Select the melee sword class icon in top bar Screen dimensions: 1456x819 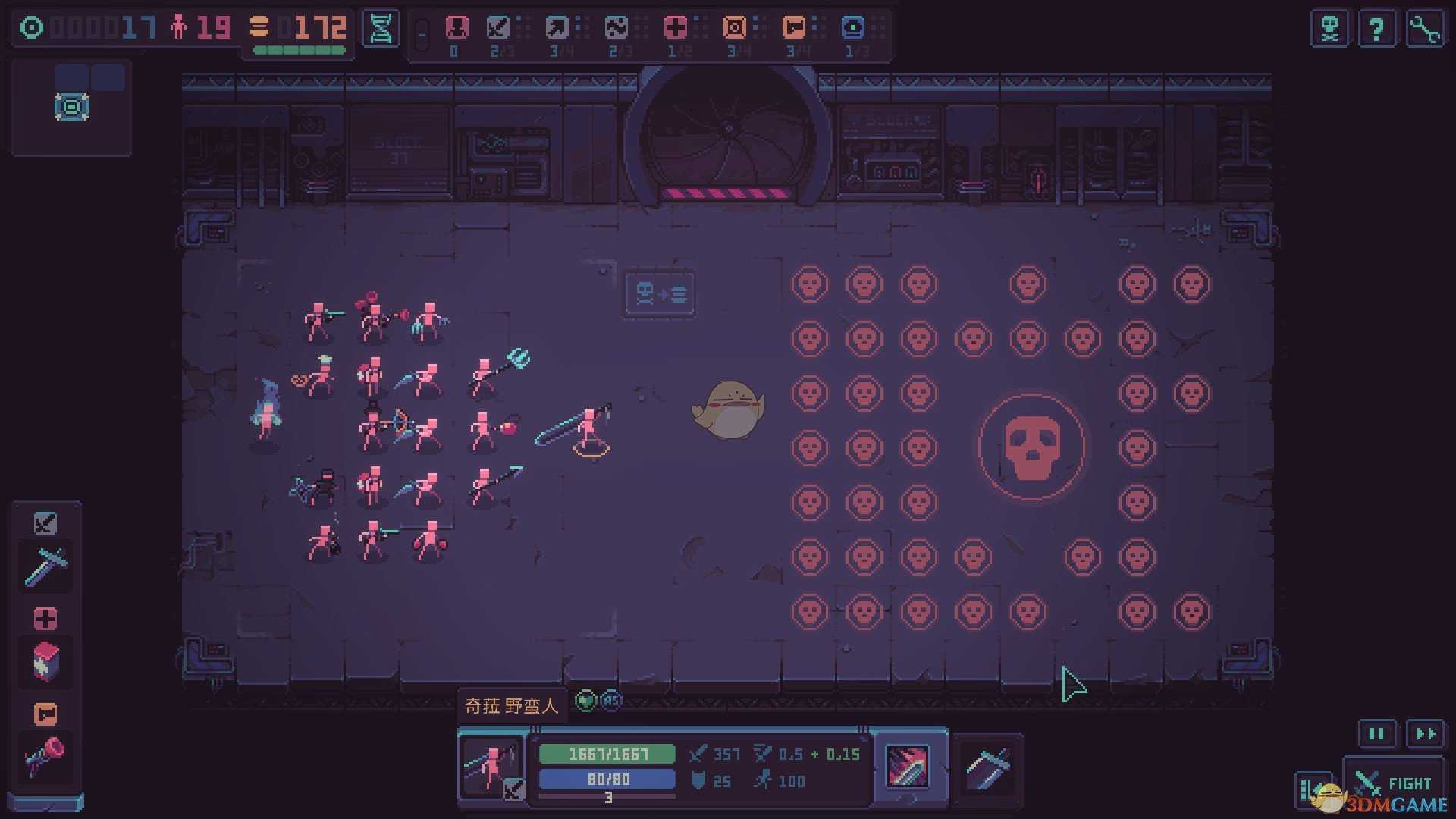pyautogui.click(x=498, y=28)
